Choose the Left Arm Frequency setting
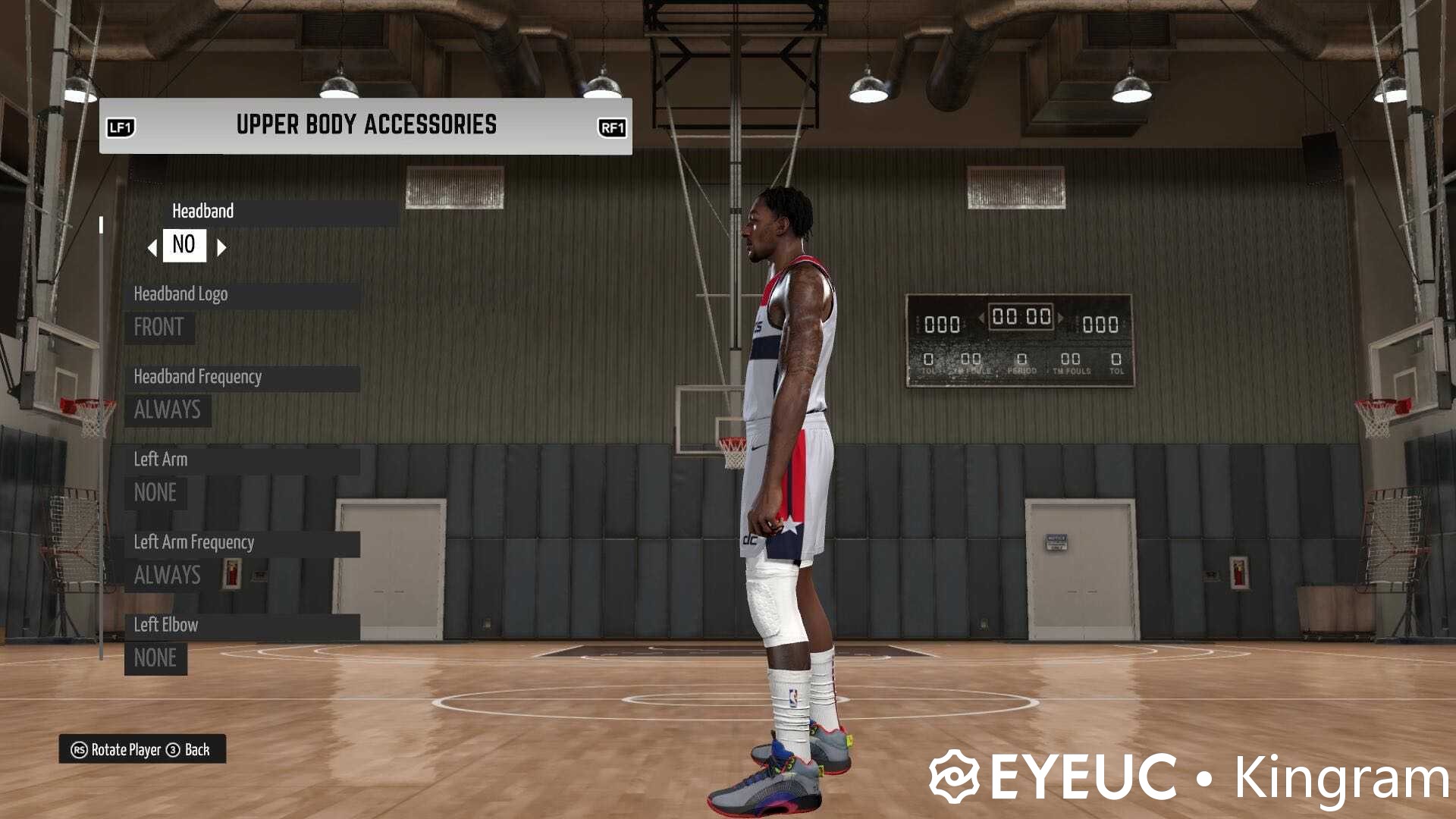The image size is (1456, 819). [x=241, y=542]
